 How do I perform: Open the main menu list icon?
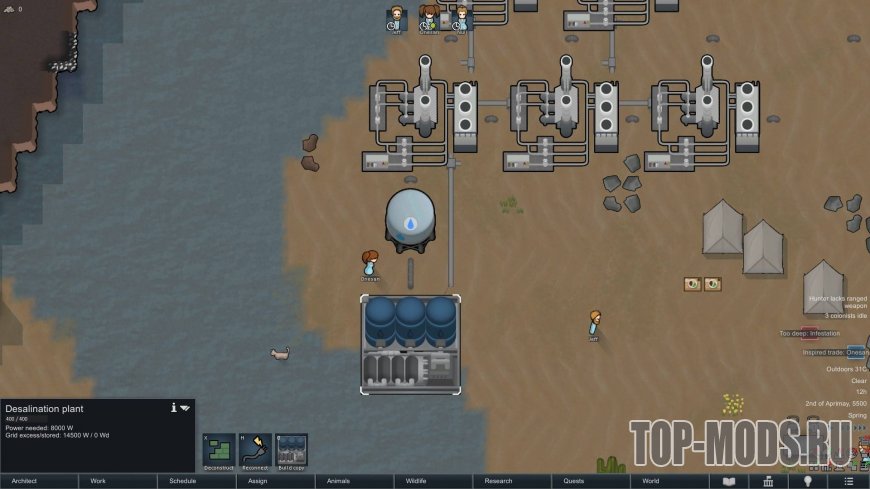tap(848, 481)
